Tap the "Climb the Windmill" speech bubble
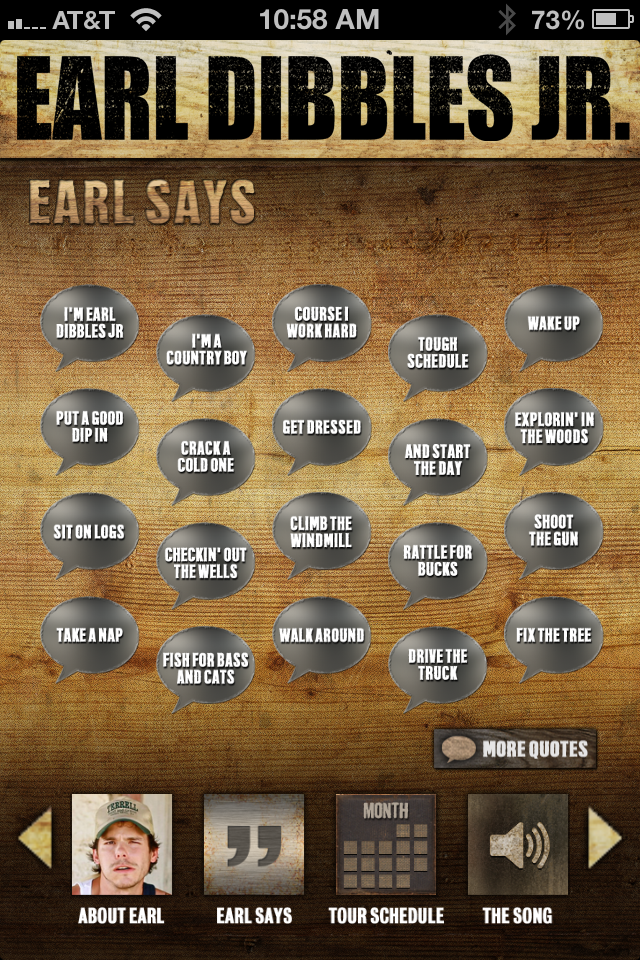The image size is (640, 960). pyautogui.click(x=322, y=532)
